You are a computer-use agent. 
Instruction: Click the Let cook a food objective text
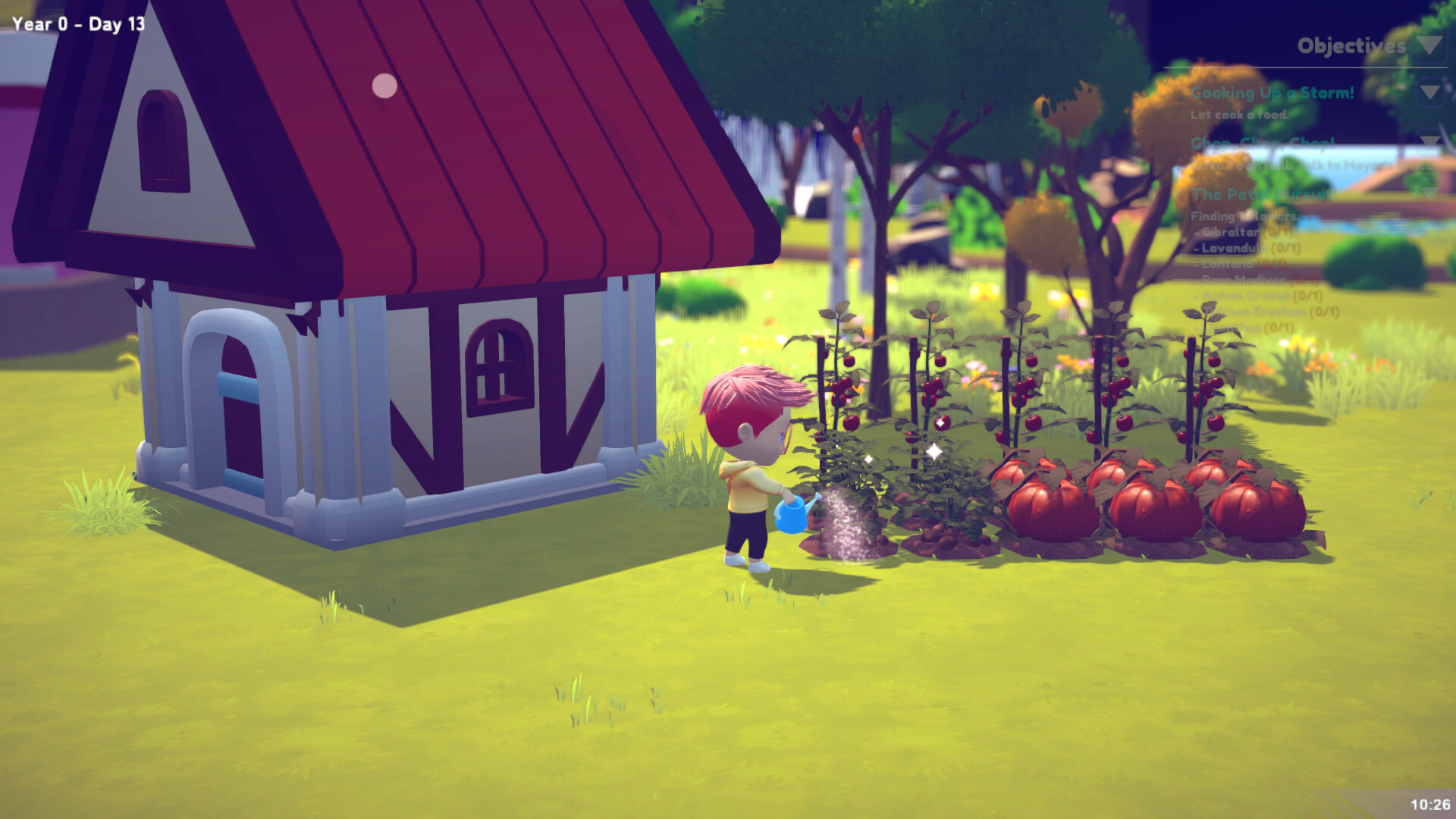[1239, 114]
